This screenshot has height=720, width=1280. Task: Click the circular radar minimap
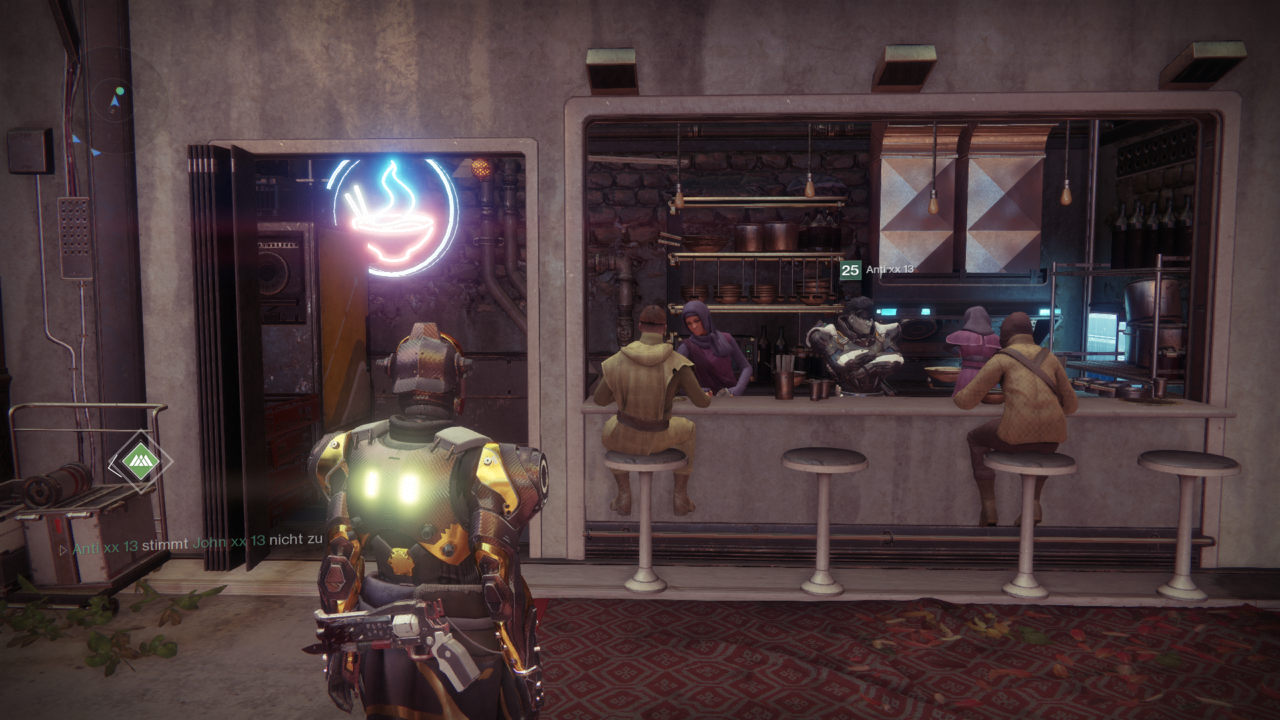point(118,100)
